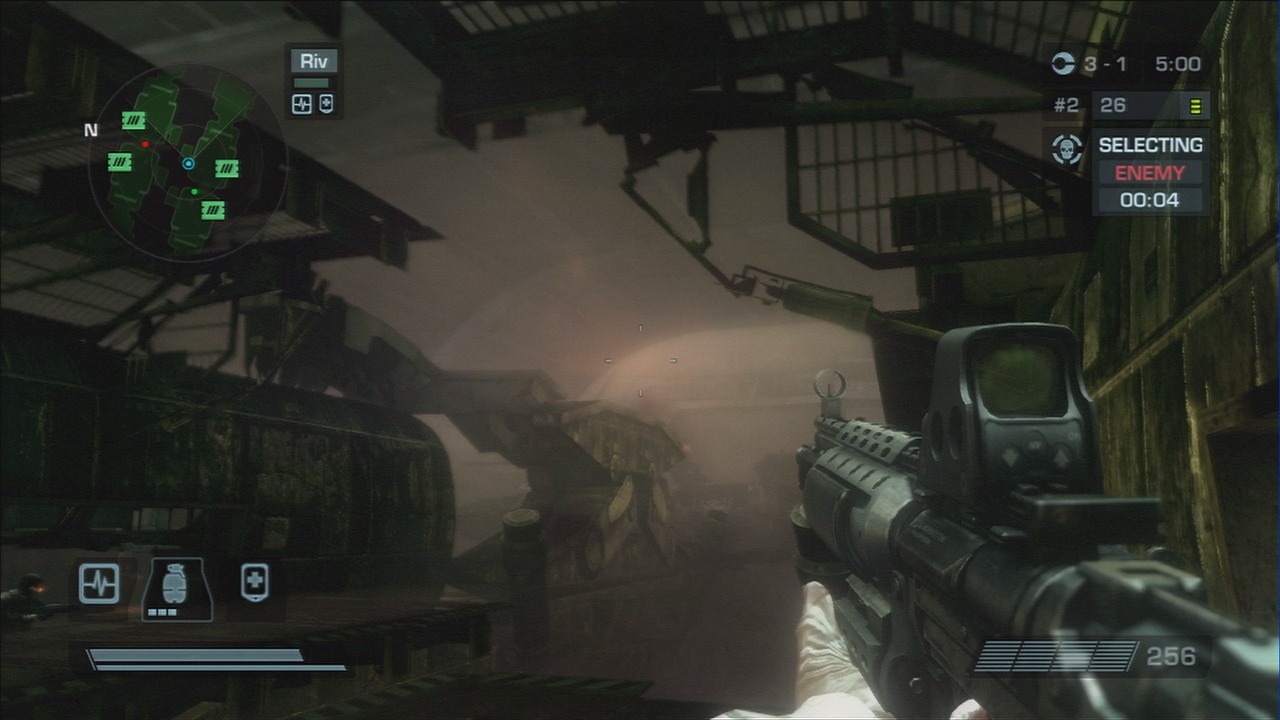Expand the #2 rank scoreboard entry
The width and height of the screenshot is (1280, 720).
1066,105
